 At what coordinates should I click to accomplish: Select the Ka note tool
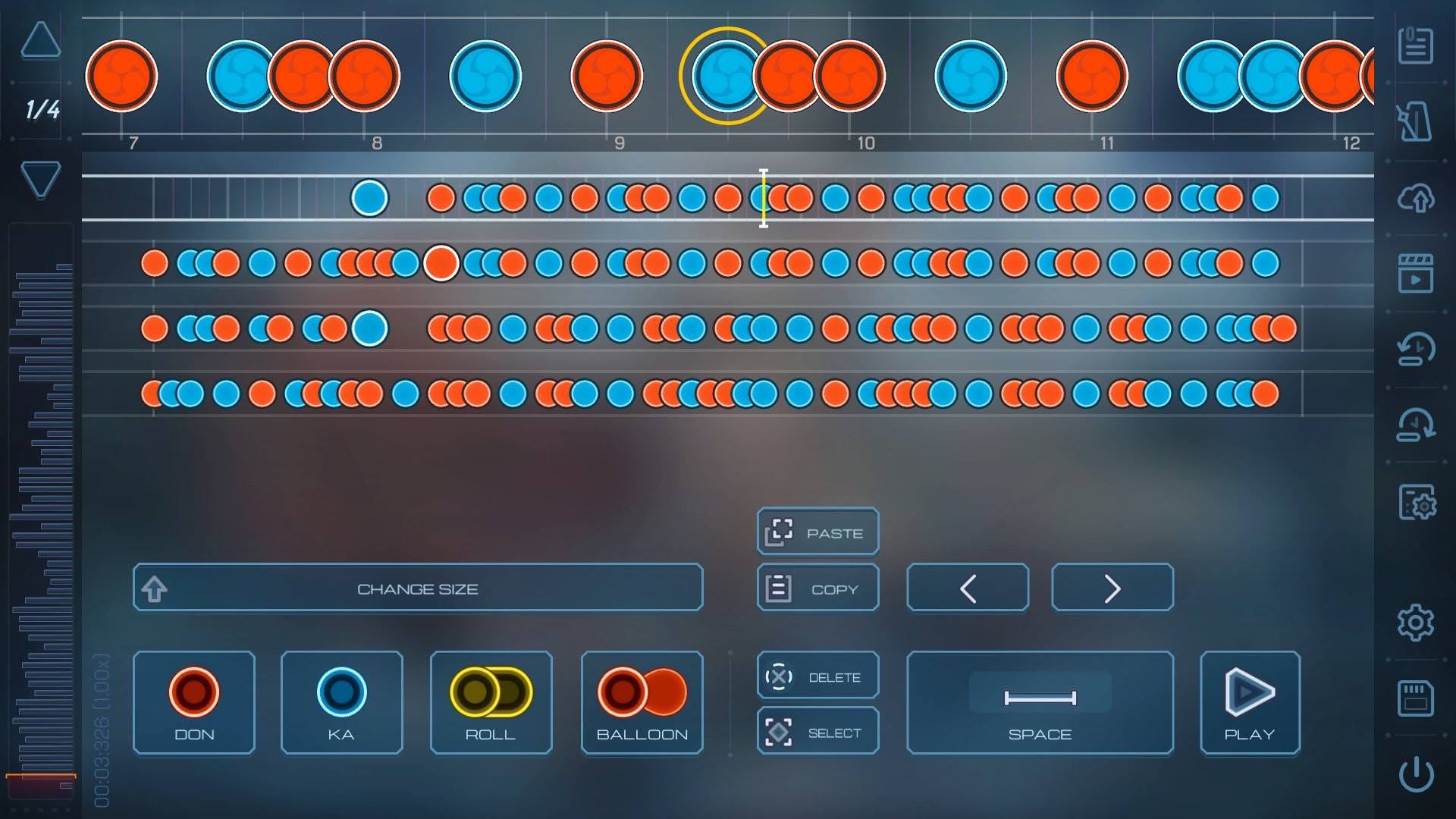coord(341,703)
